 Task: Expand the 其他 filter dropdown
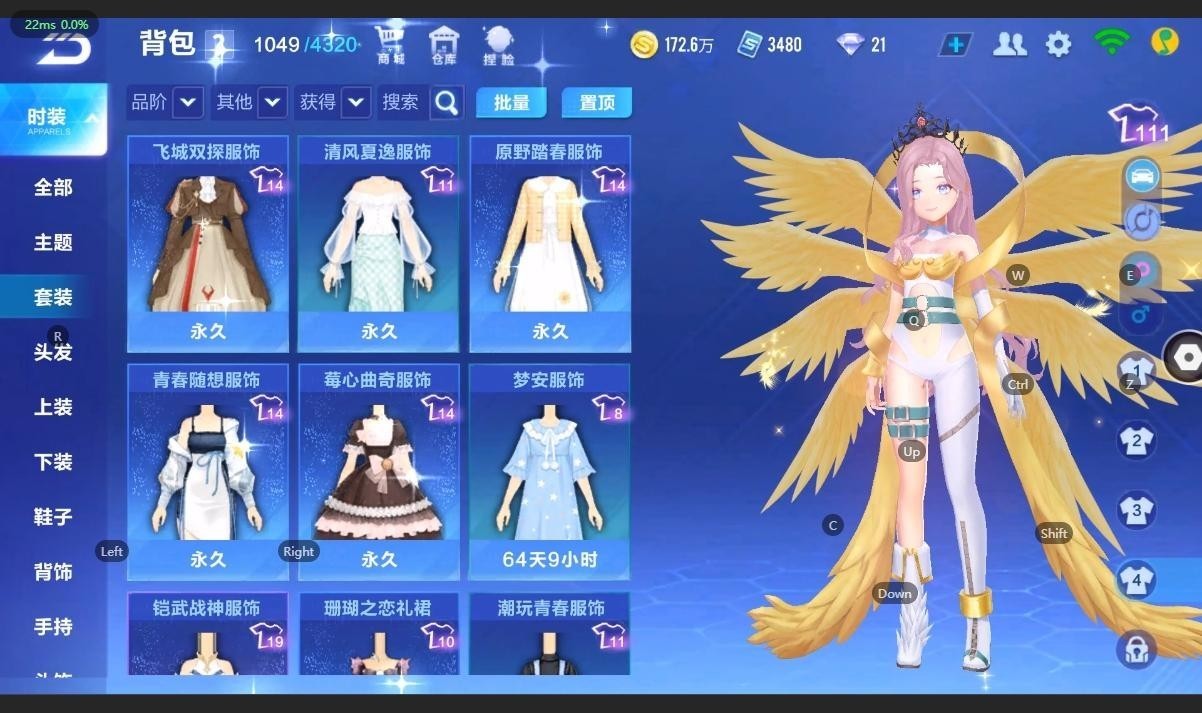pos(272,102)
